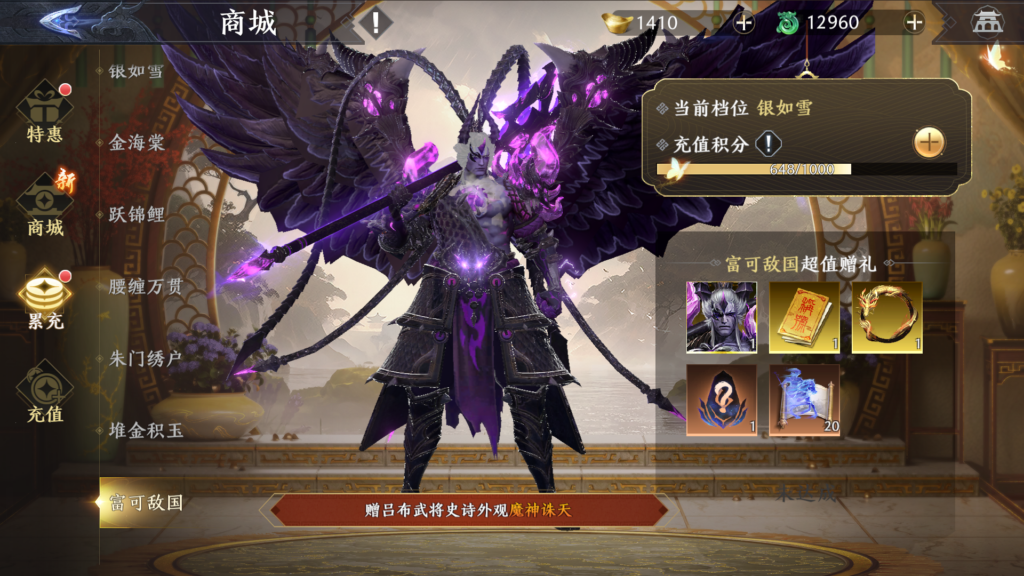Choose the 堆金积玉 tier
This screenshot has height=576, width=1024.
point(145,431)
